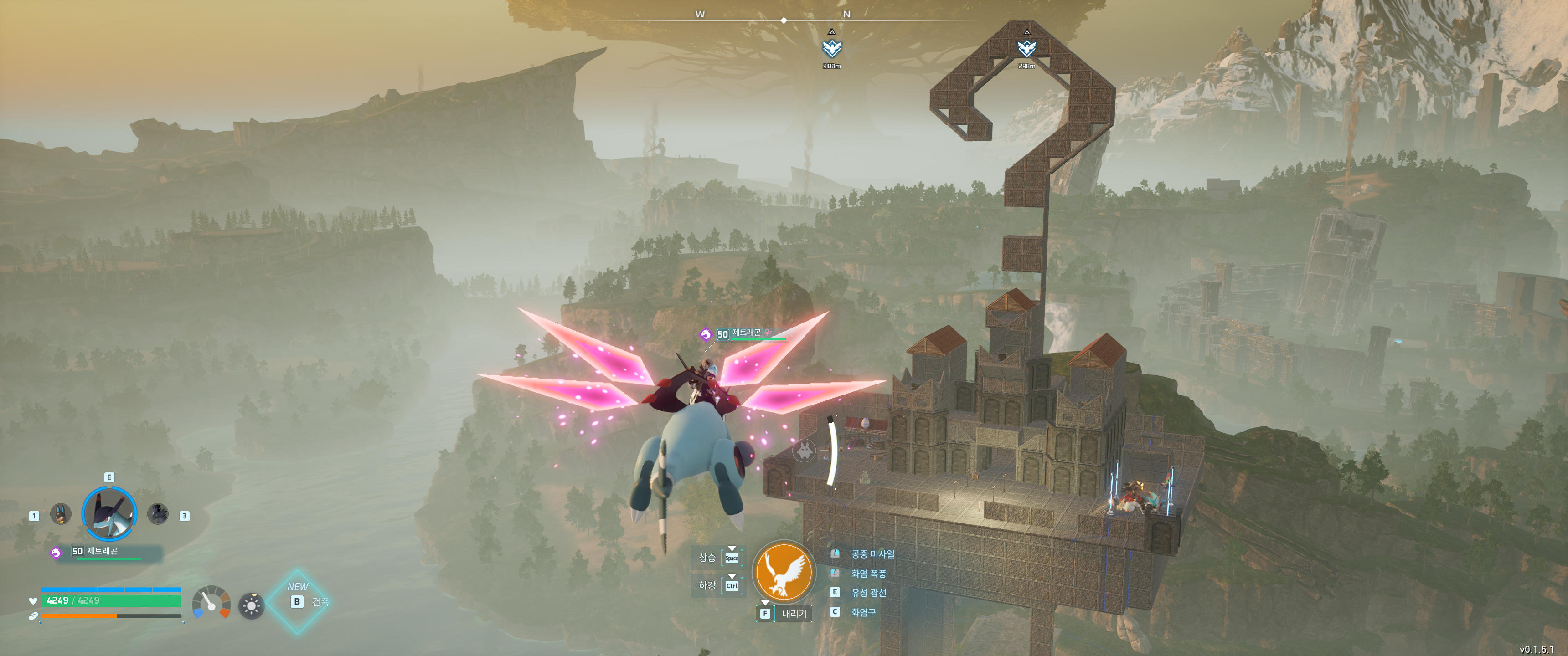
Task: Click the temperature gauge dial
Action: (x=211, y=602)
